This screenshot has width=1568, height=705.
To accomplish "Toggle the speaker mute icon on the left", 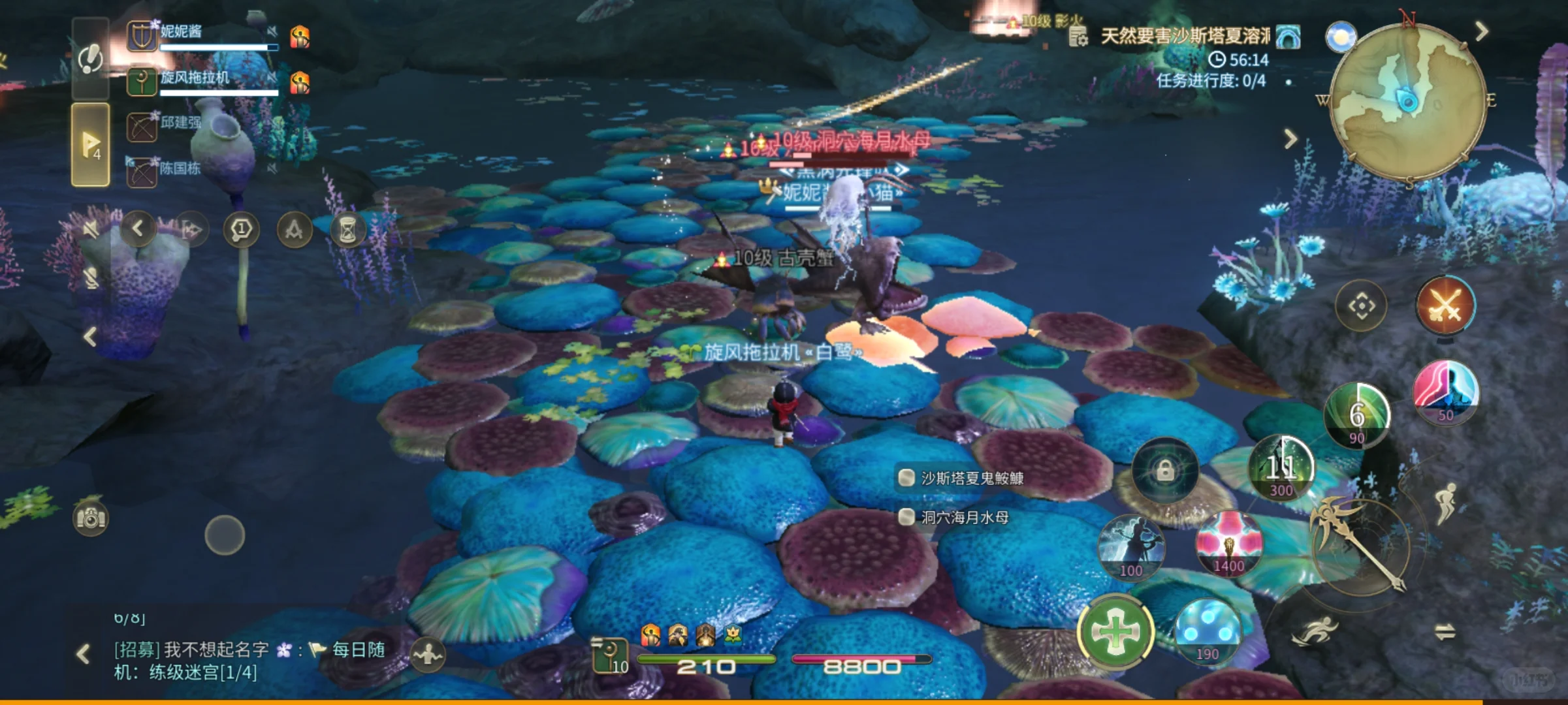I will pyautogui.click(x=91, y=228).
